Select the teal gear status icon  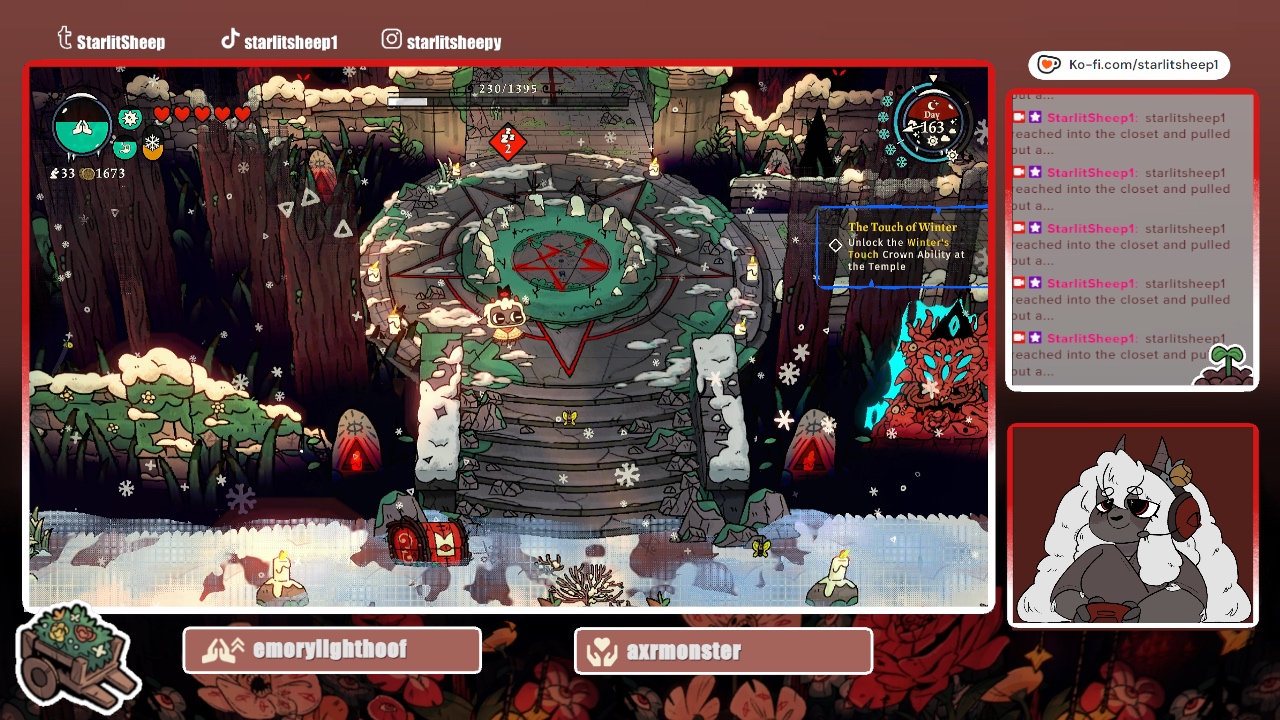point(130,119)
